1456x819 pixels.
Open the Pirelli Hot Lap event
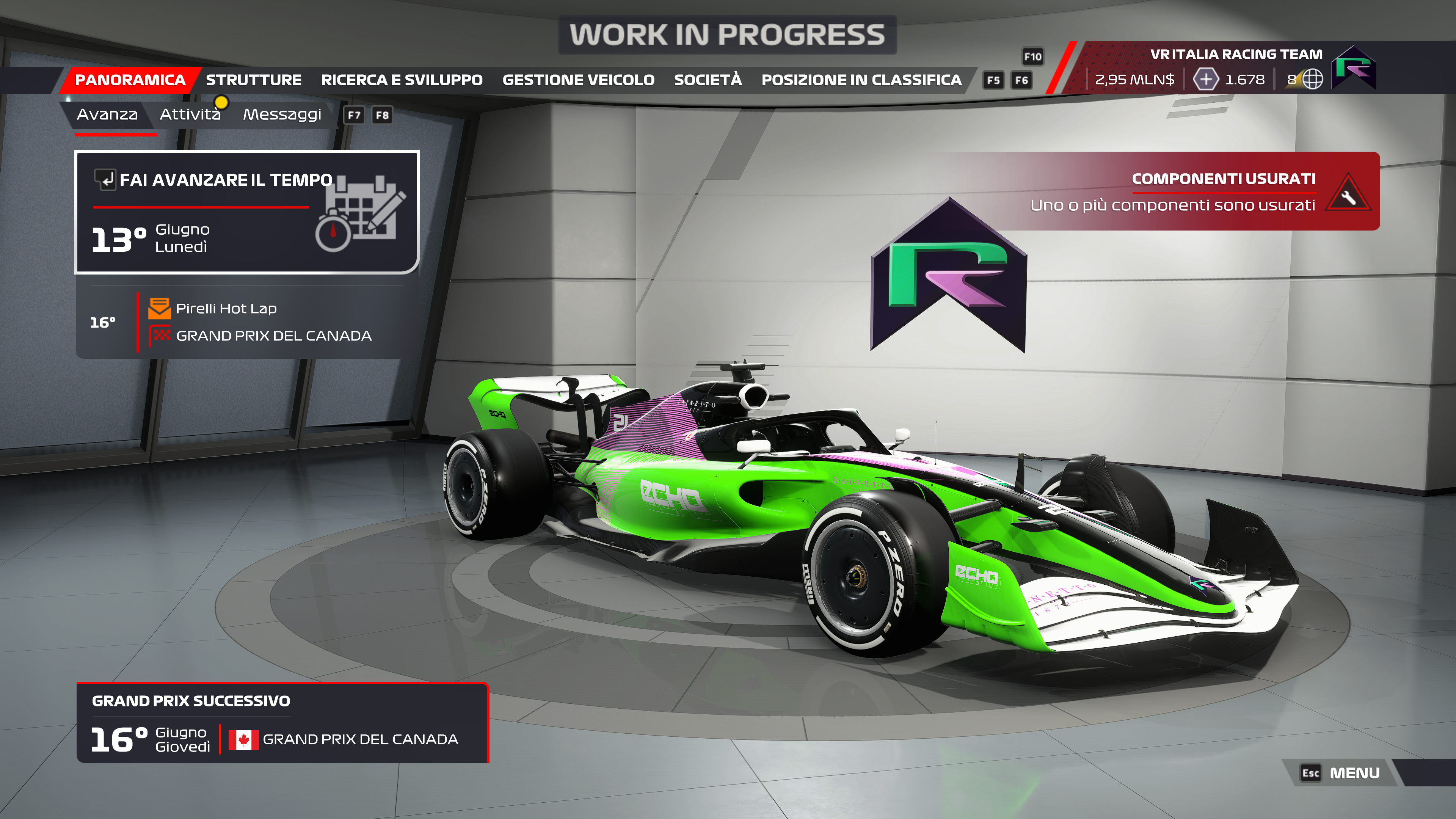coord(226,309)
